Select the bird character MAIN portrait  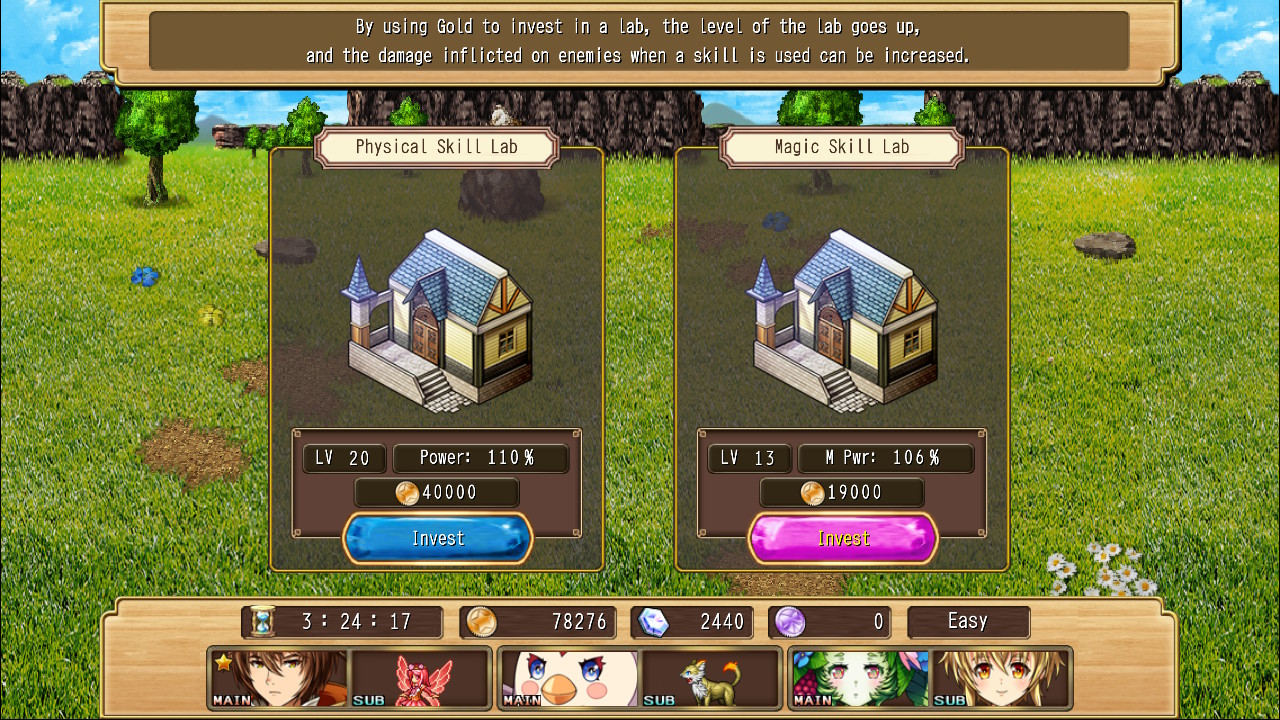(568, 677)
